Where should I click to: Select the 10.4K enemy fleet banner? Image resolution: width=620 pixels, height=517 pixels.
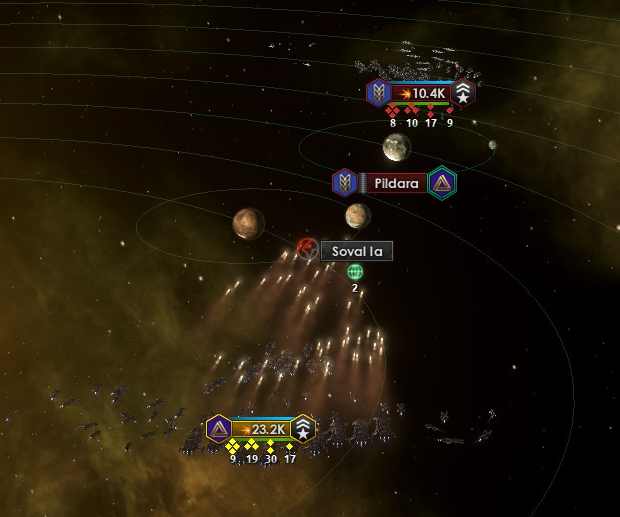[421, 94]
